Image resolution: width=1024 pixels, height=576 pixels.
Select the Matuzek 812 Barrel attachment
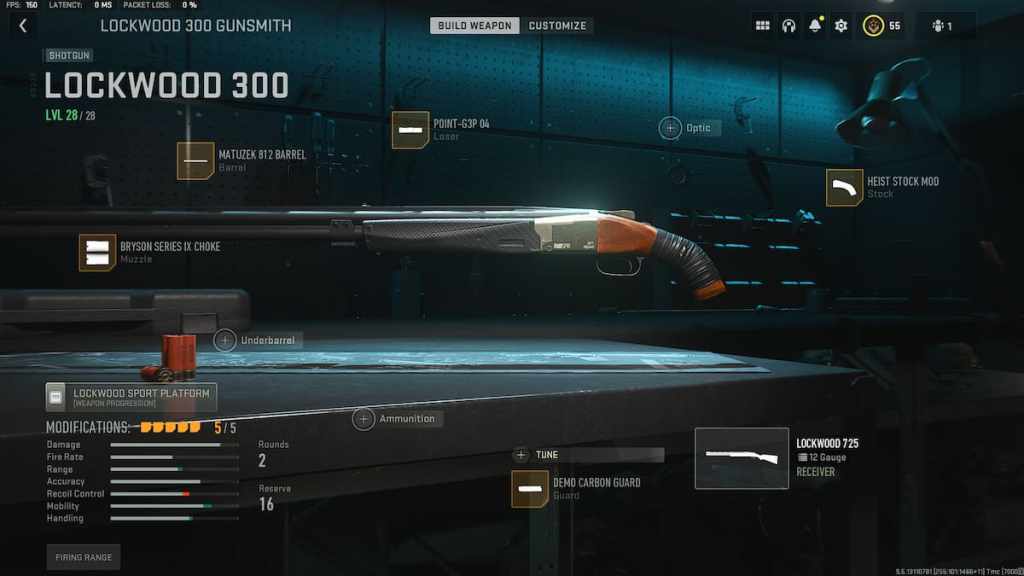(196, 161)
